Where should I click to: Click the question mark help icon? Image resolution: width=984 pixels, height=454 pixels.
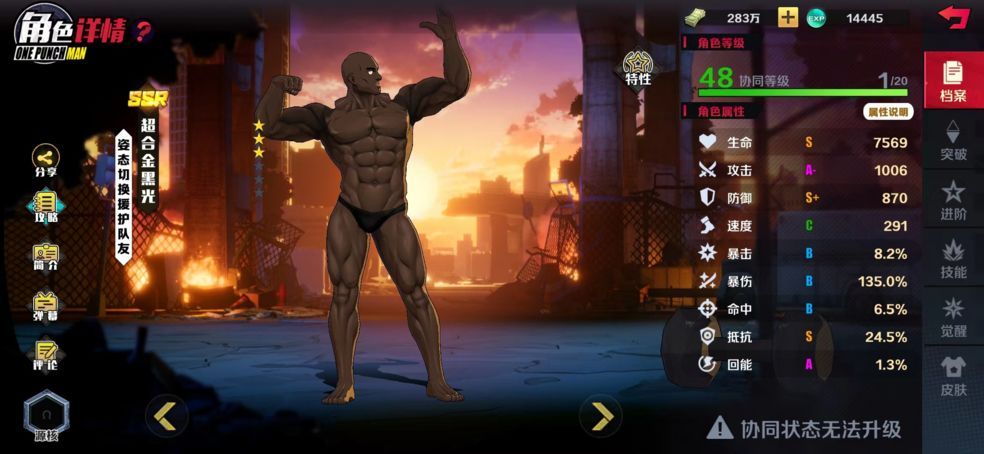click(143, 30)
